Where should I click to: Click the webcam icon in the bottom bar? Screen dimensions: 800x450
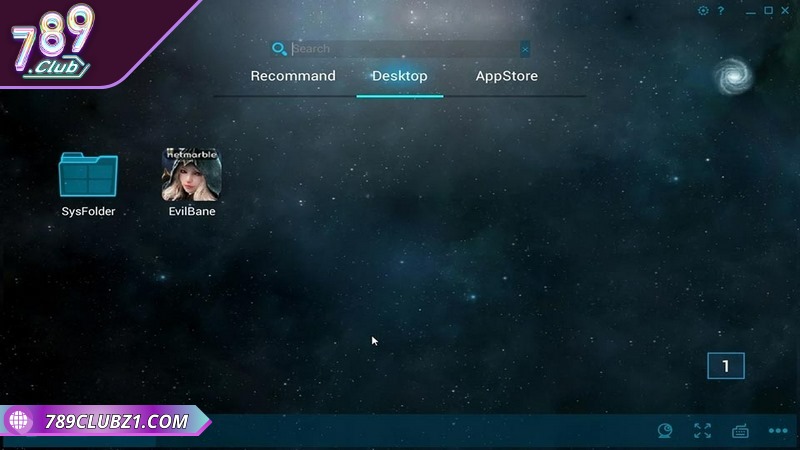point(665,431)
